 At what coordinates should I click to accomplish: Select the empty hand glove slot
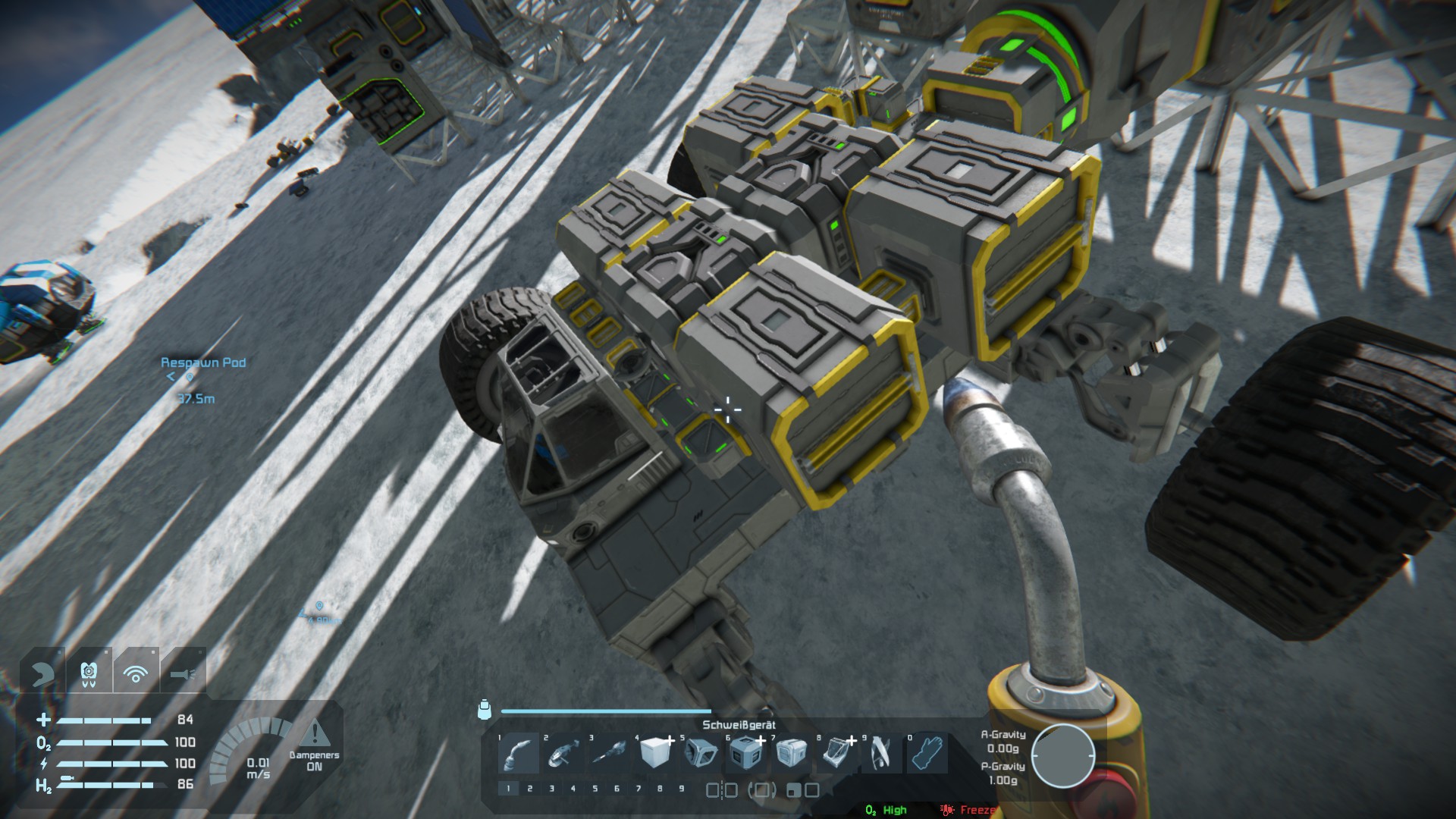point(927,753)
